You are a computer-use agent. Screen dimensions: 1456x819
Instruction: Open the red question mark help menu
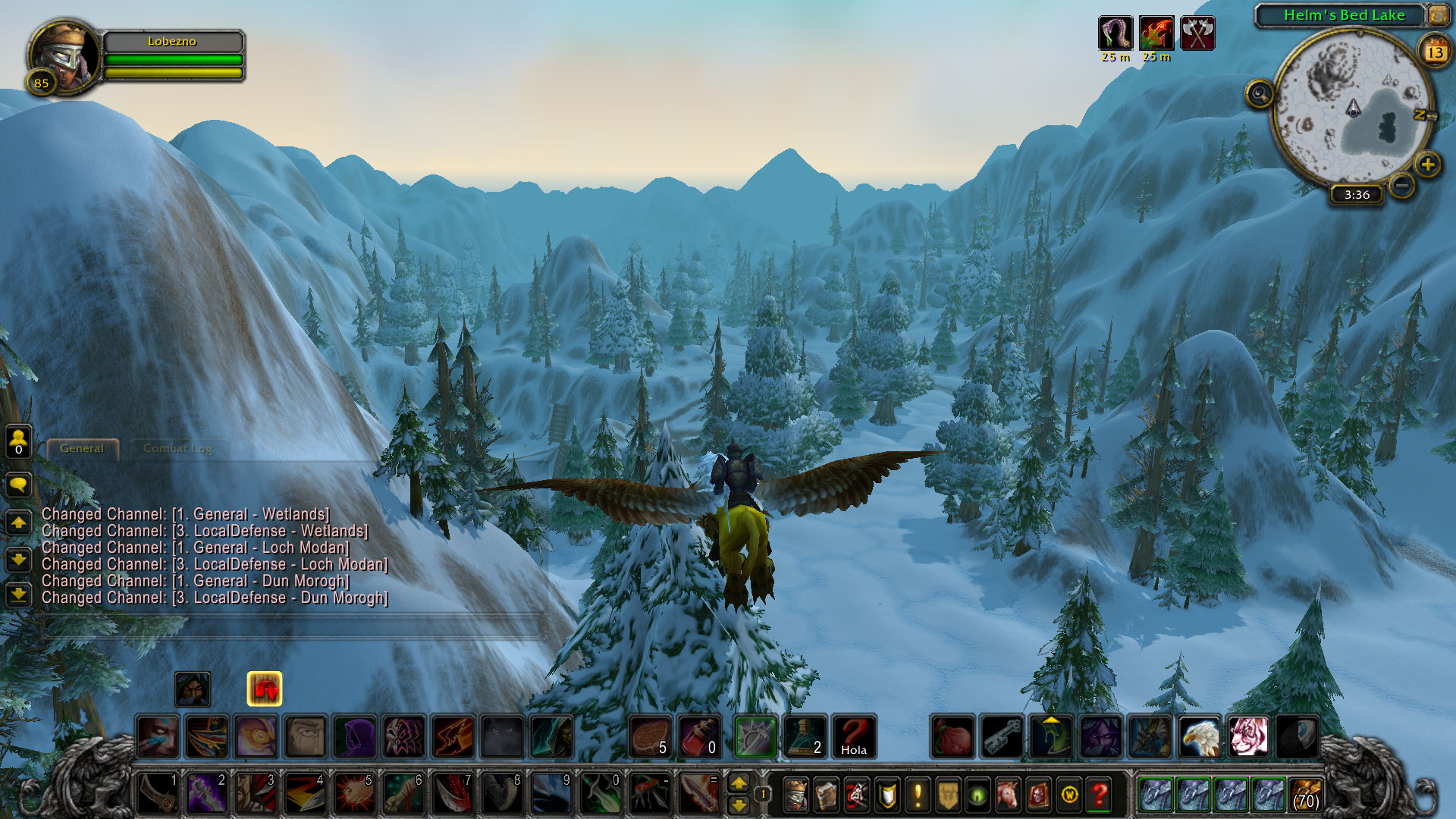tap(1099, 795)
